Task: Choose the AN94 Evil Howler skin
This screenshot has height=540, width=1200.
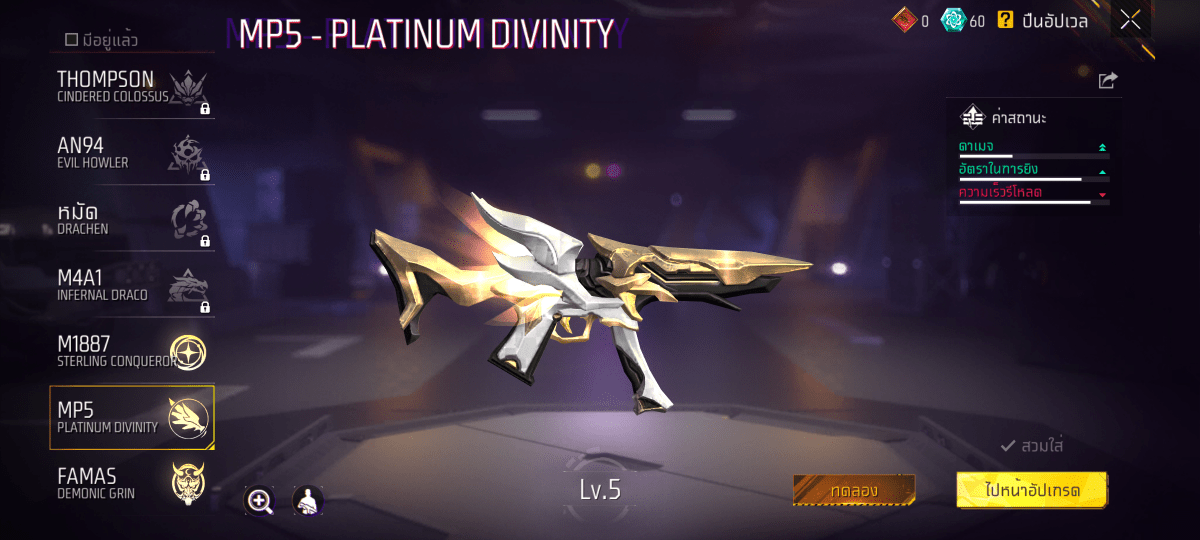Action: pos(132,152)
